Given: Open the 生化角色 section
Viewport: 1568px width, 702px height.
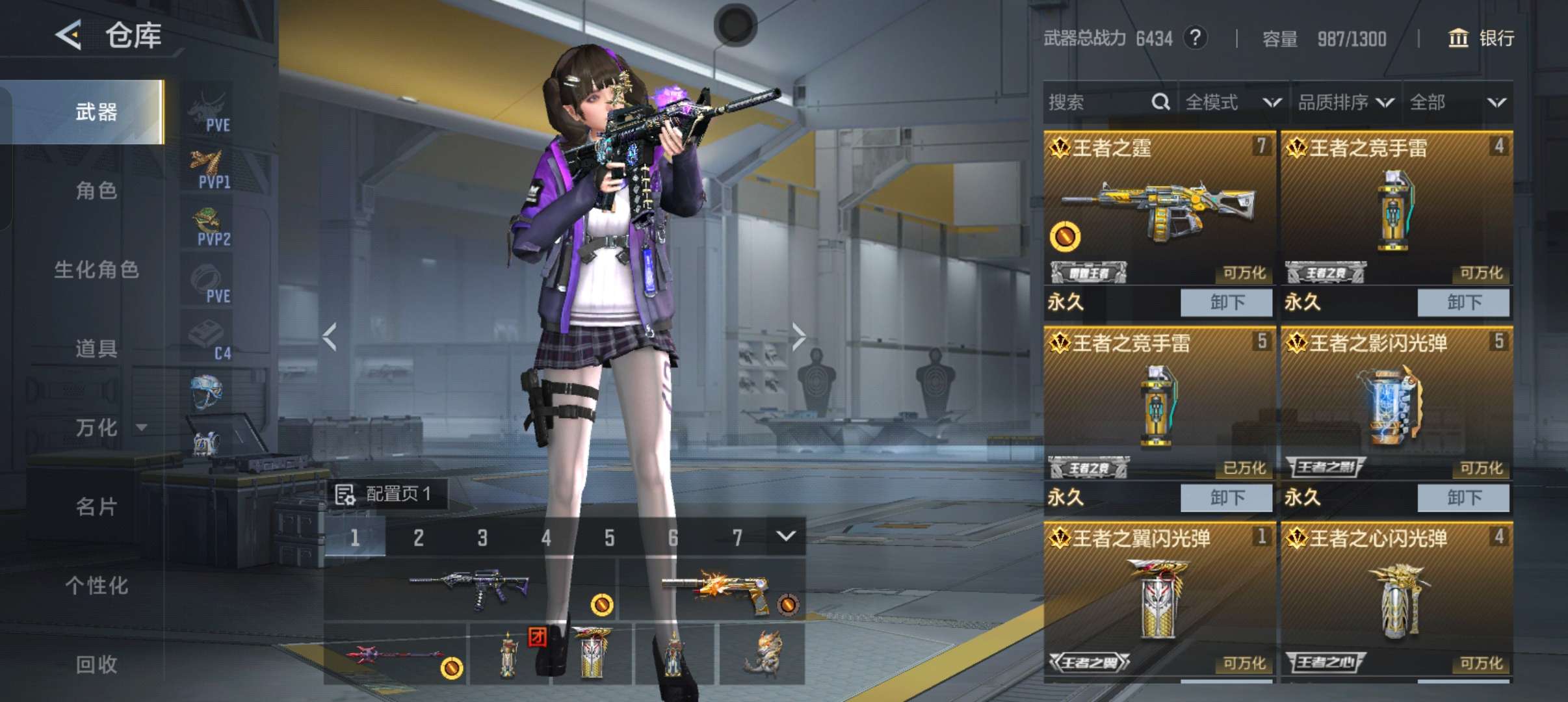Looking at the screenshot, I should click(96, 270).
